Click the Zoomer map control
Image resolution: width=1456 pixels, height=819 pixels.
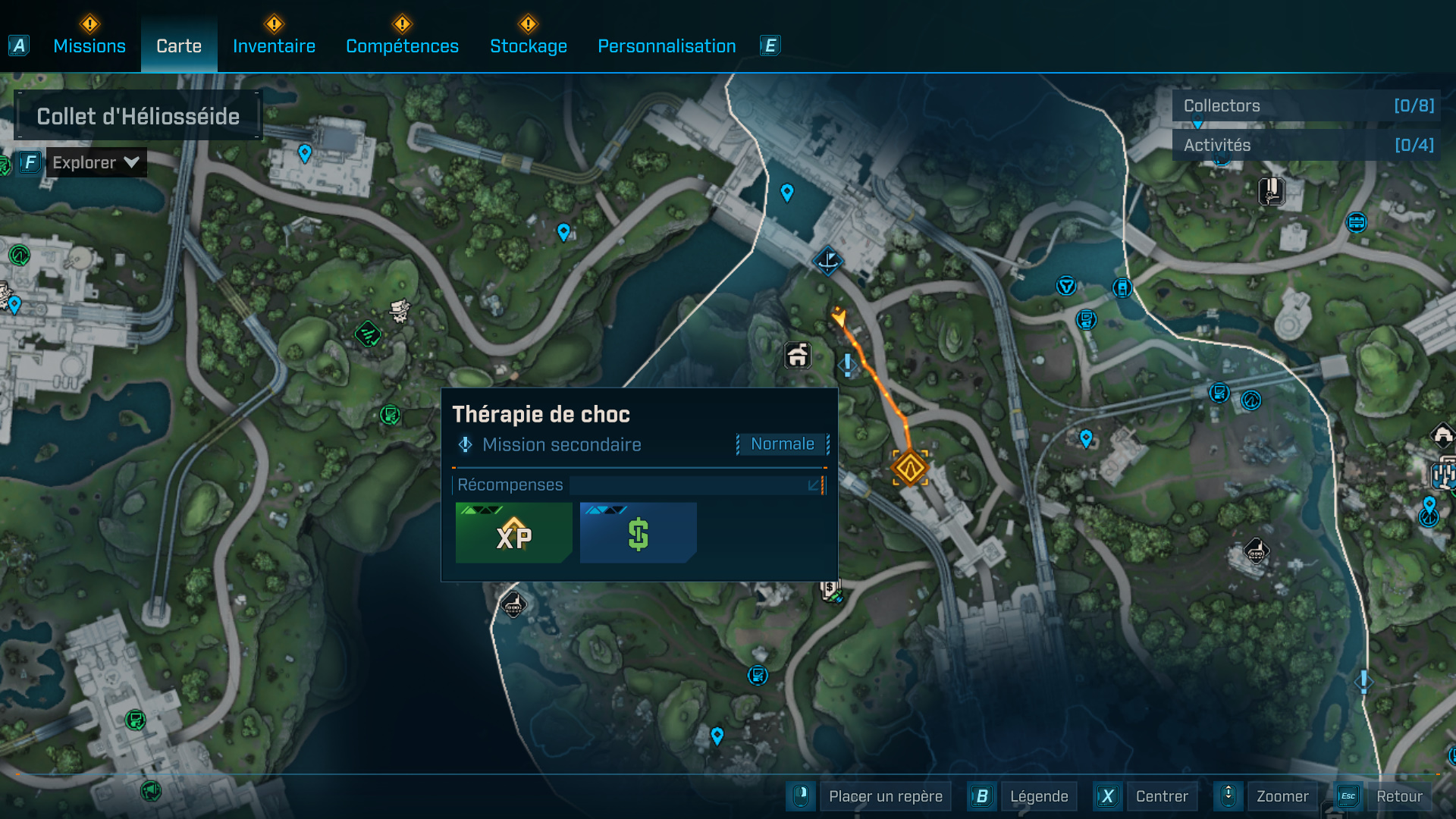click(1282, 796)
